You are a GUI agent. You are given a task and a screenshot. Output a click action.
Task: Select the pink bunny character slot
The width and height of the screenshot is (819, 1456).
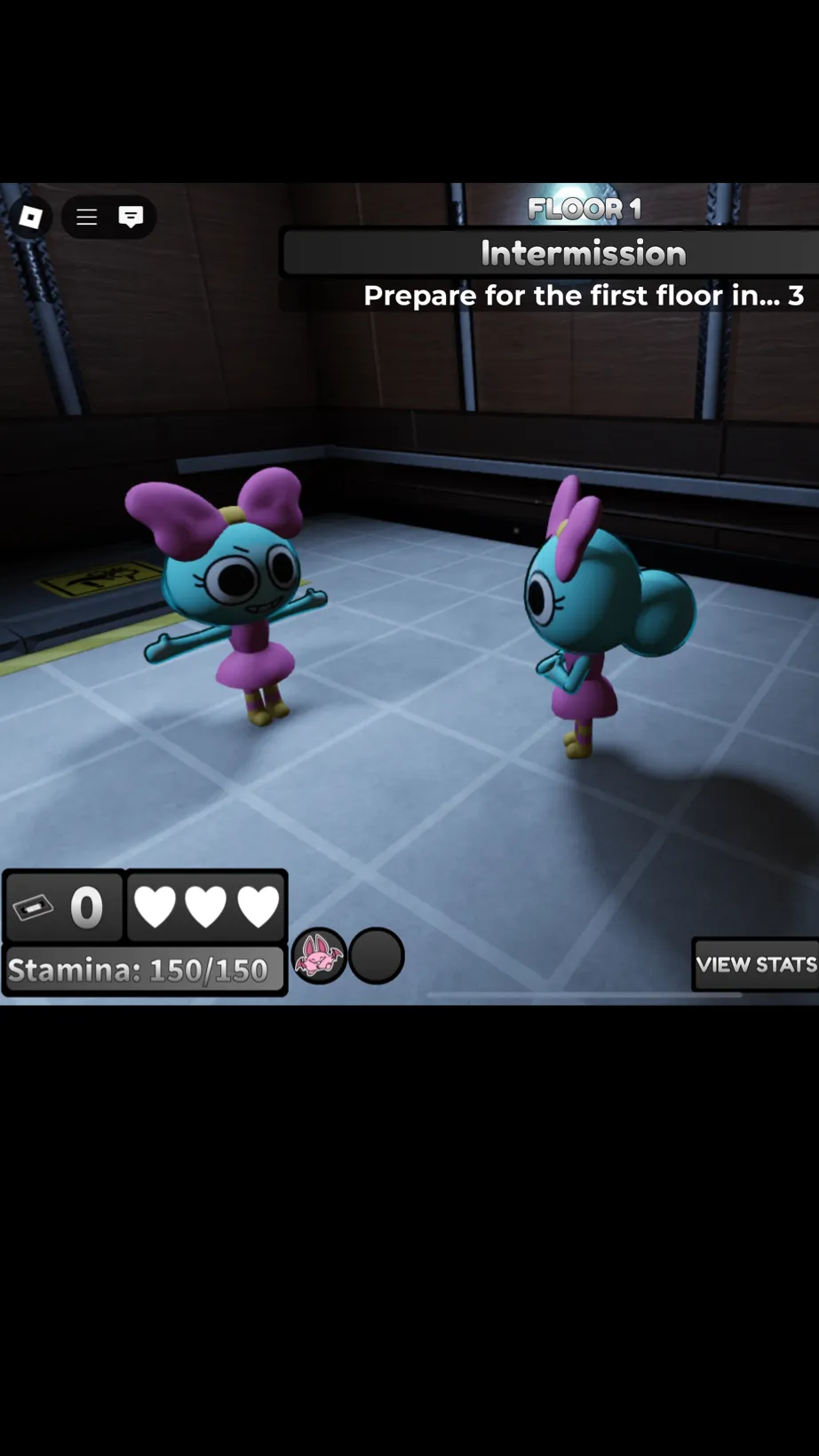pyautogui.click(x=319, y=956)
